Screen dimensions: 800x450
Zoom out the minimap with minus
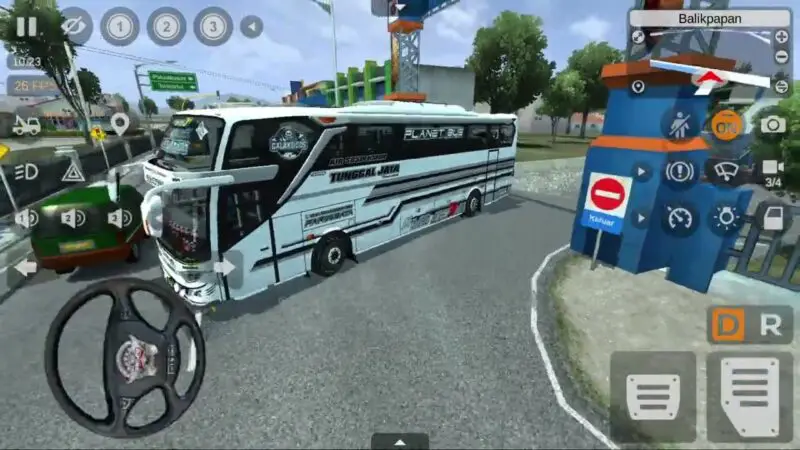781,56
